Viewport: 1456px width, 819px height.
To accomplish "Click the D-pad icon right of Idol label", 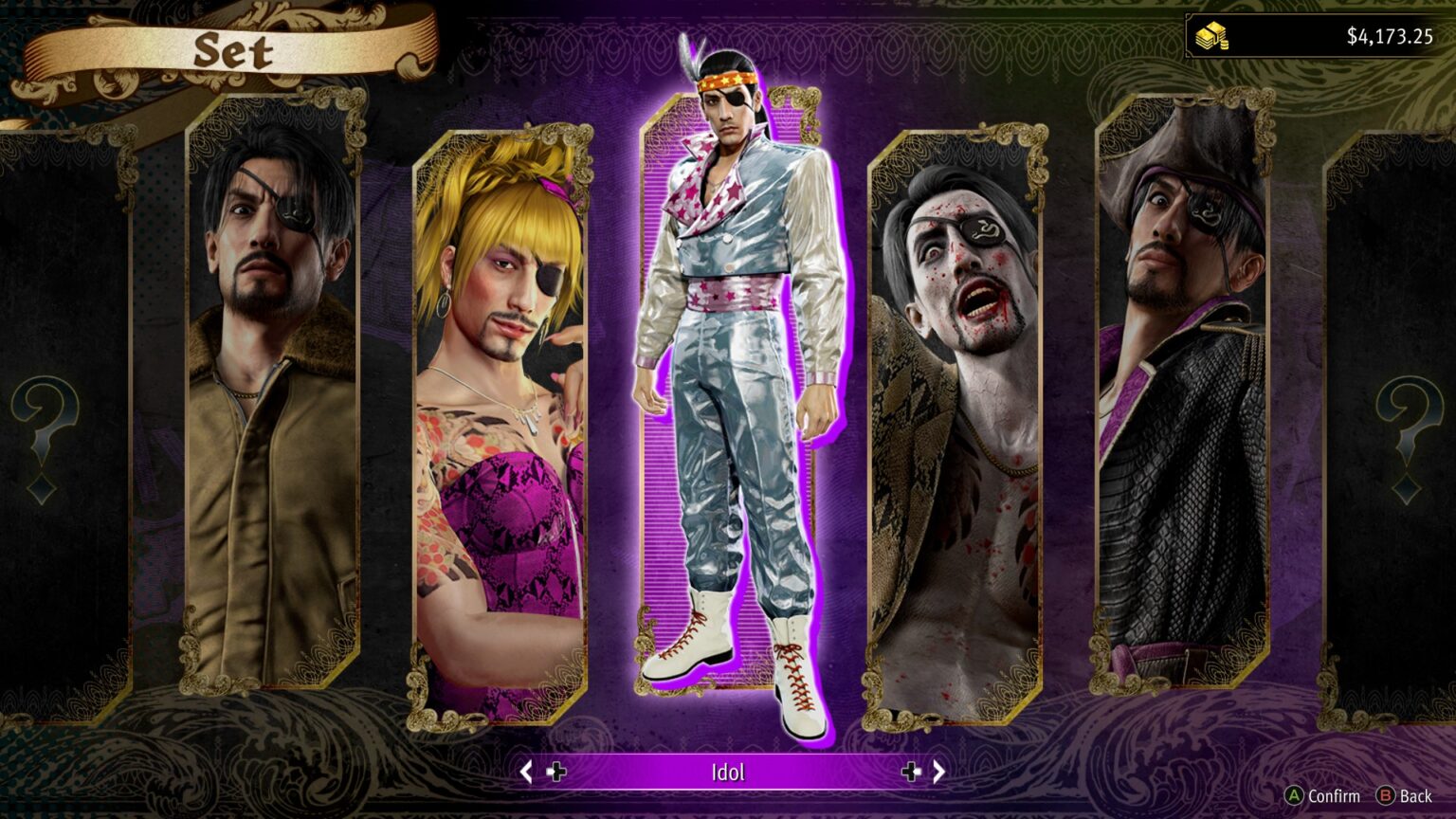I will tap(912, 773).
